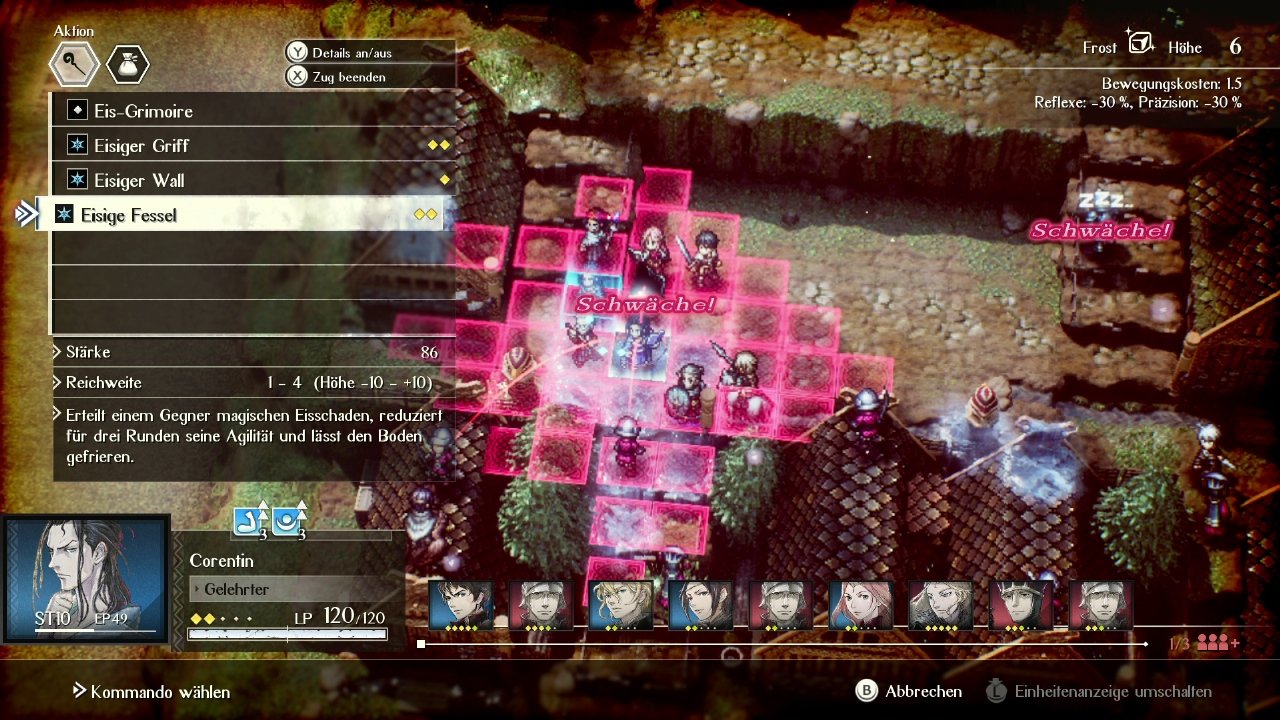The image size is (1280, 720).
Task: Pick the Eisiger Wall spell
Action: (x=139, y=181)
